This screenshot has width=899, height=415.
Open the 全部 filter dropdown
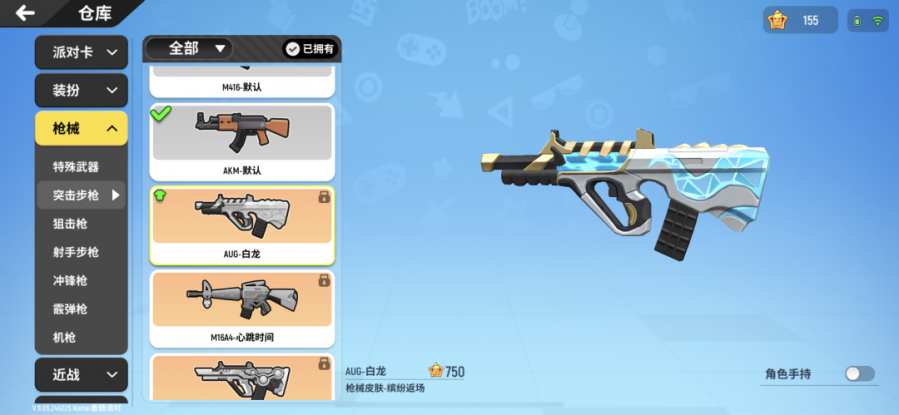coord(190,48)
